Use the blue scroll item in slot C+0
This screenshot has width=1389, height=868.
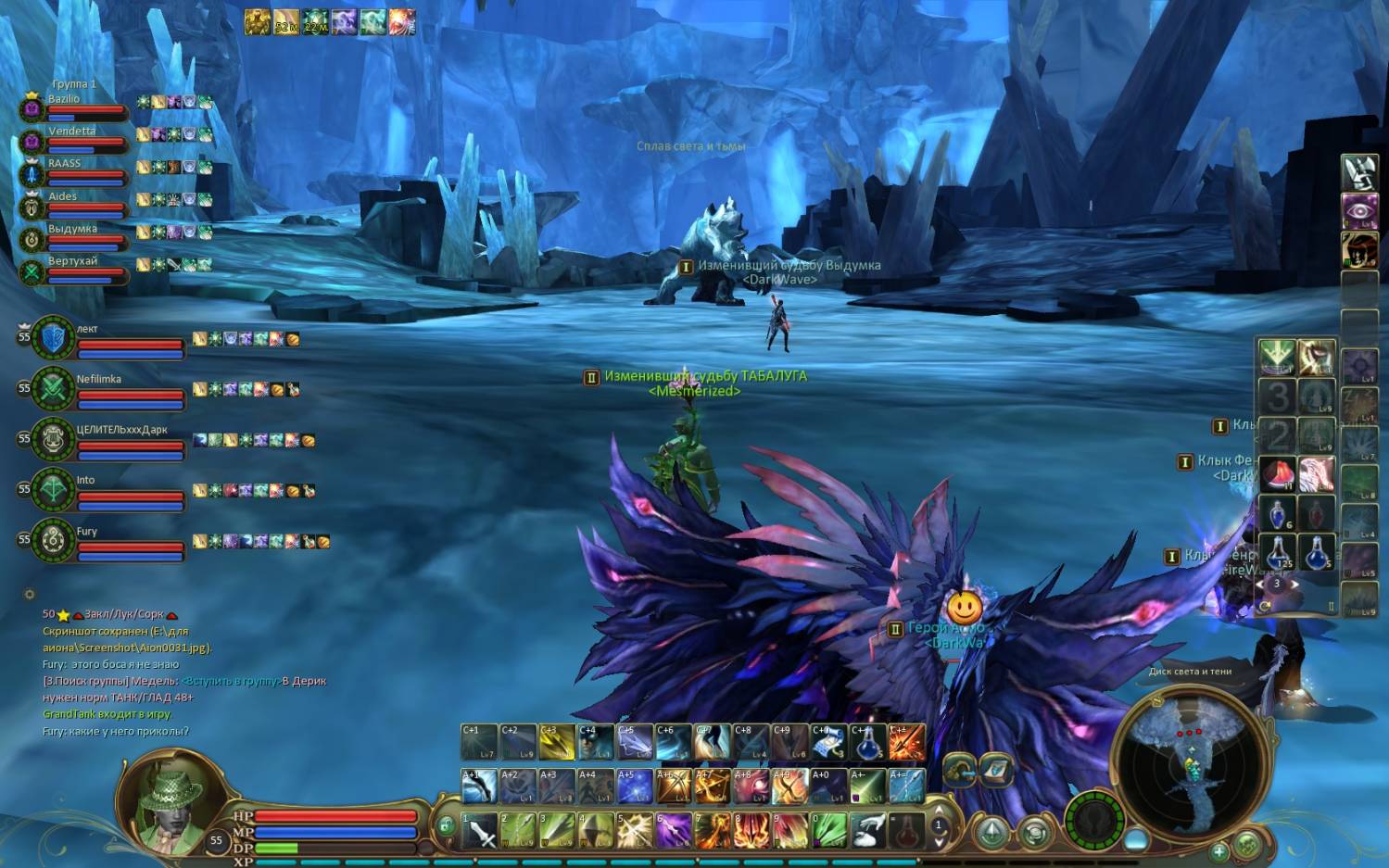click(829, 742)
